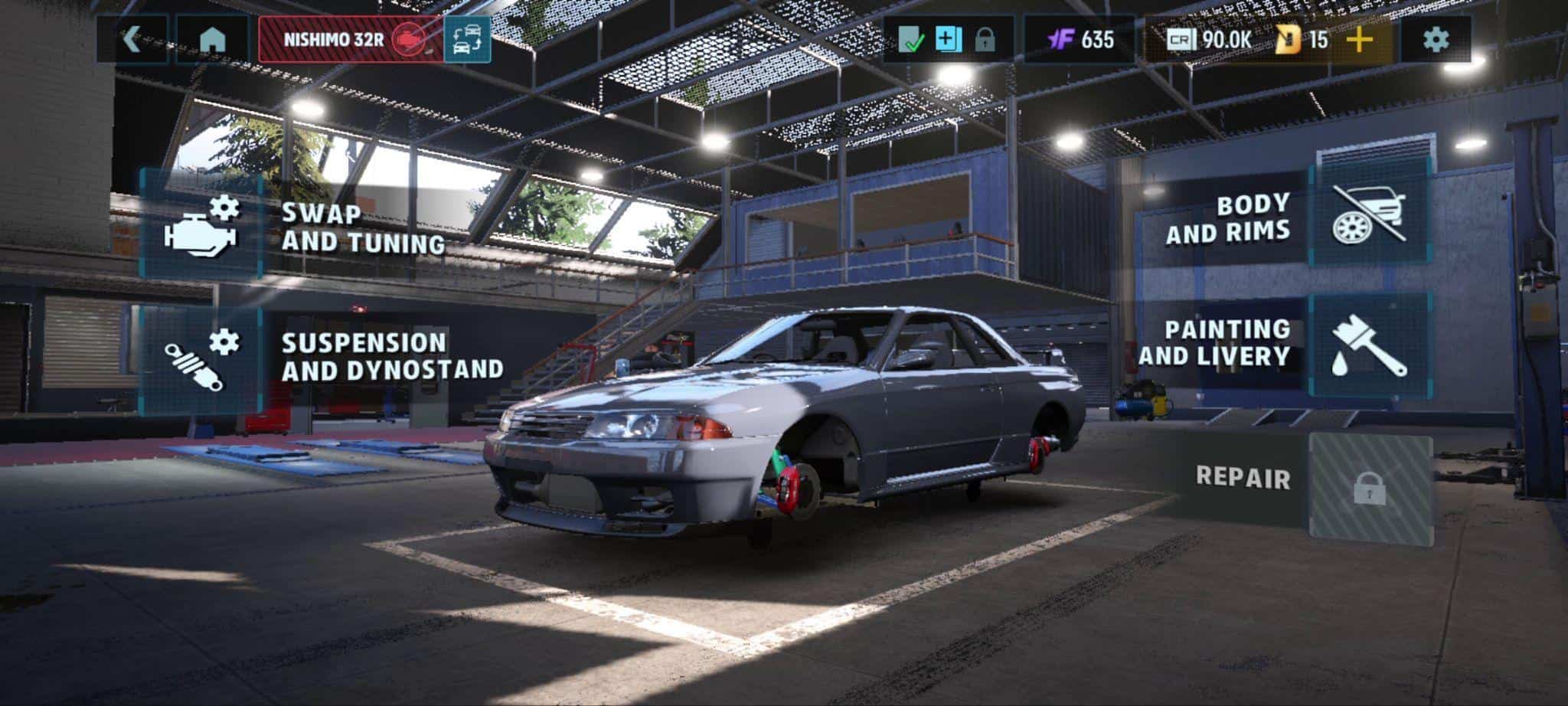Return to the home screen
This screenshot has height=706, width=1568.
click(x=212, y=39)
